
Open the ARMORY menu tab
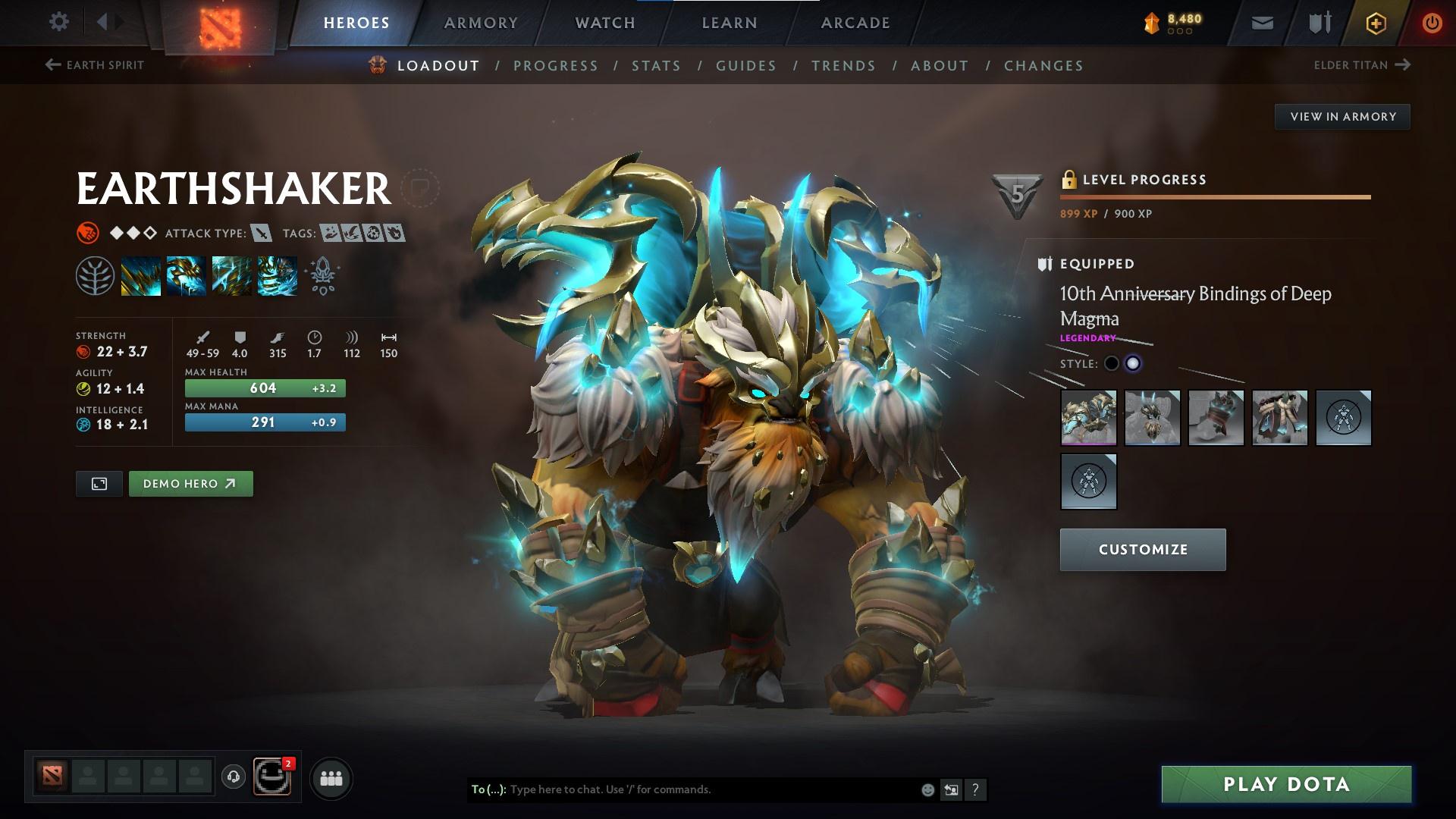click(x=482, y=22)
